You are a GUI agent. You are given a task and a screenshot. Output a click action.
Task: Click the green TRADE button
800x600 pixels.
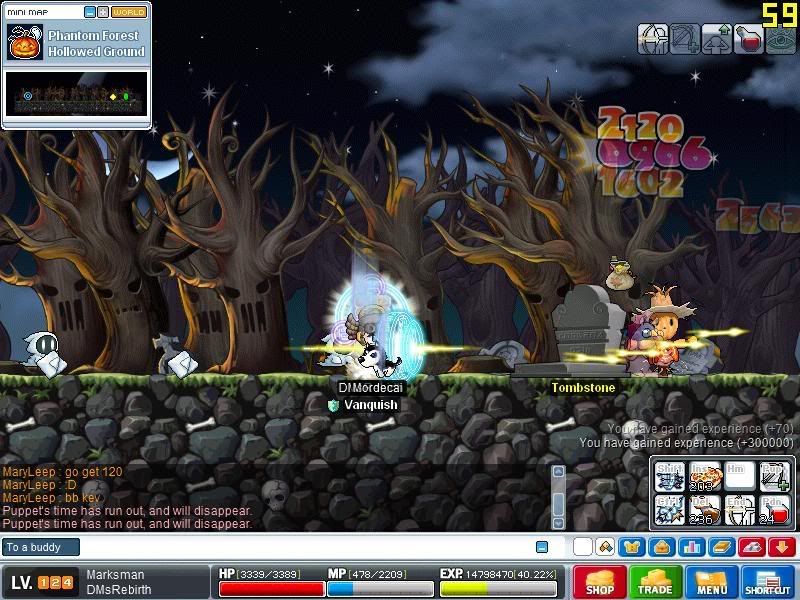[x=656, y=582]
